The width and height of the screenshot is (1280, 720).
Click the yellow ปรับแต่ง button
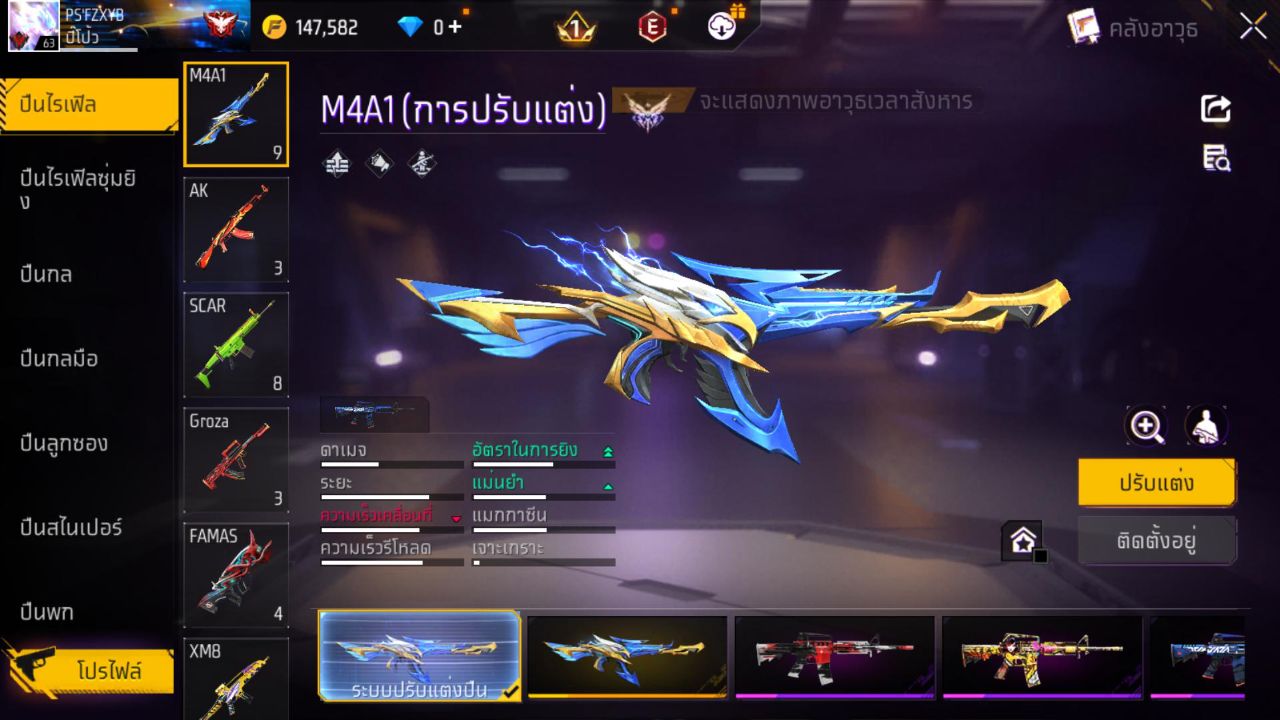tap(1156, 483)
